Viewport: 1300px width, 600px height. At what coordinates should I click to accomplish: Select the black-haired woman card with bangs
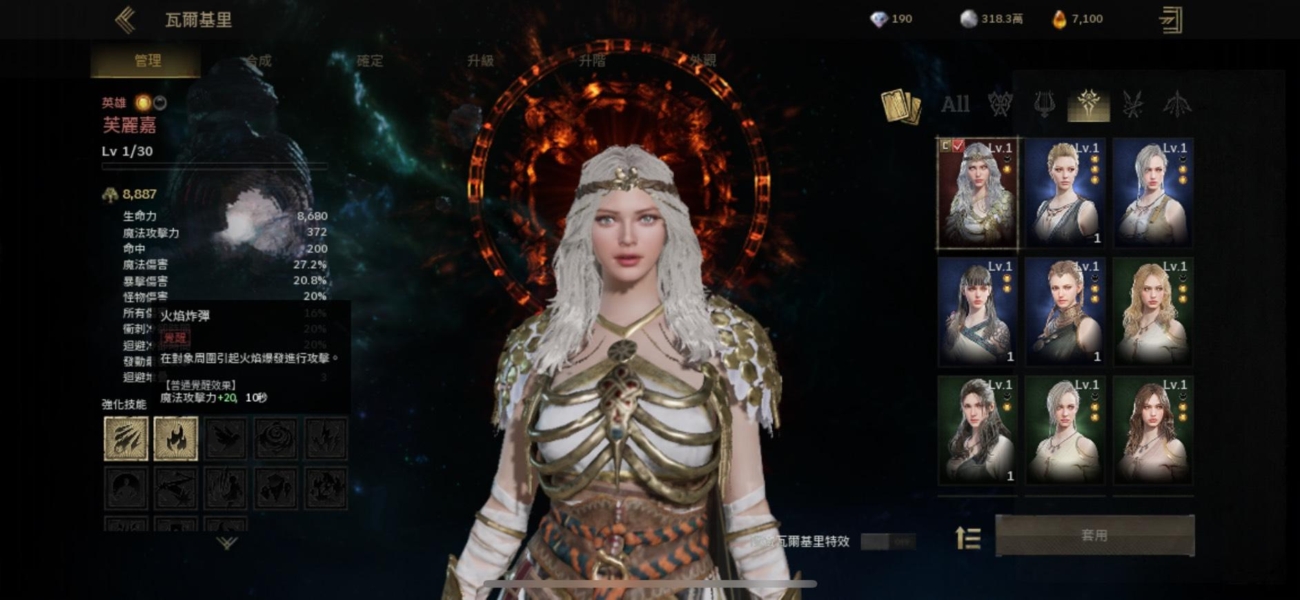click(x=977, y=311)
